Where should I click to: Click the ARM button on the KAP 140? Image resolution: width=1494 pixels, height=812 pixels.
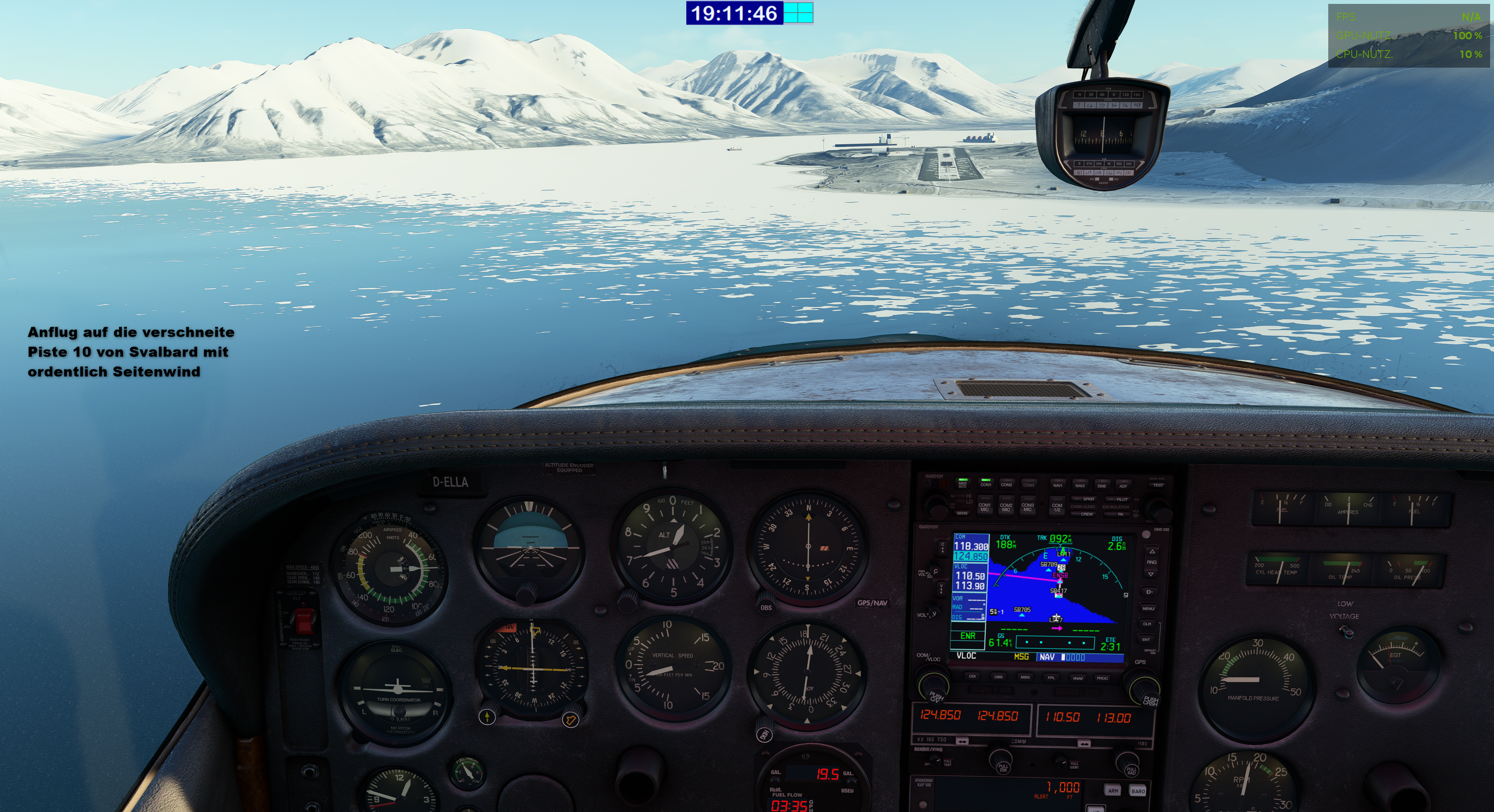(x=1113, y=791)
